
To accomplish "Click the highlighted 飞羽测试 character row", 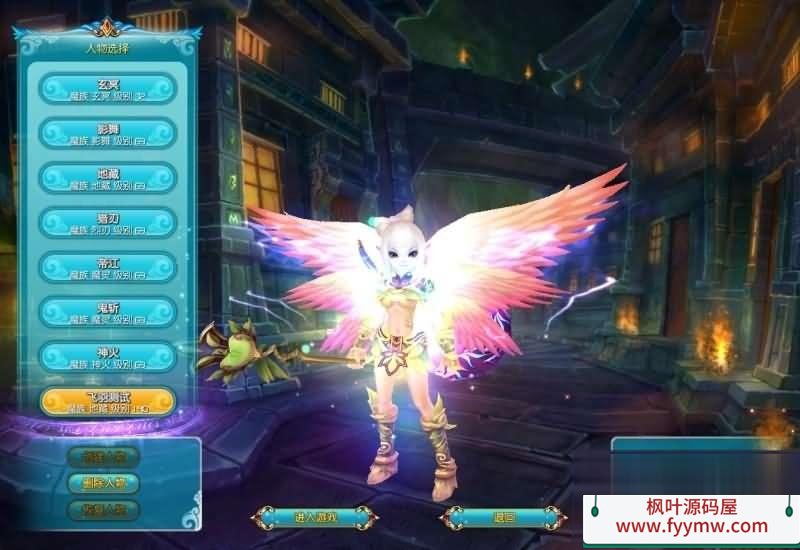I will 108,402.
